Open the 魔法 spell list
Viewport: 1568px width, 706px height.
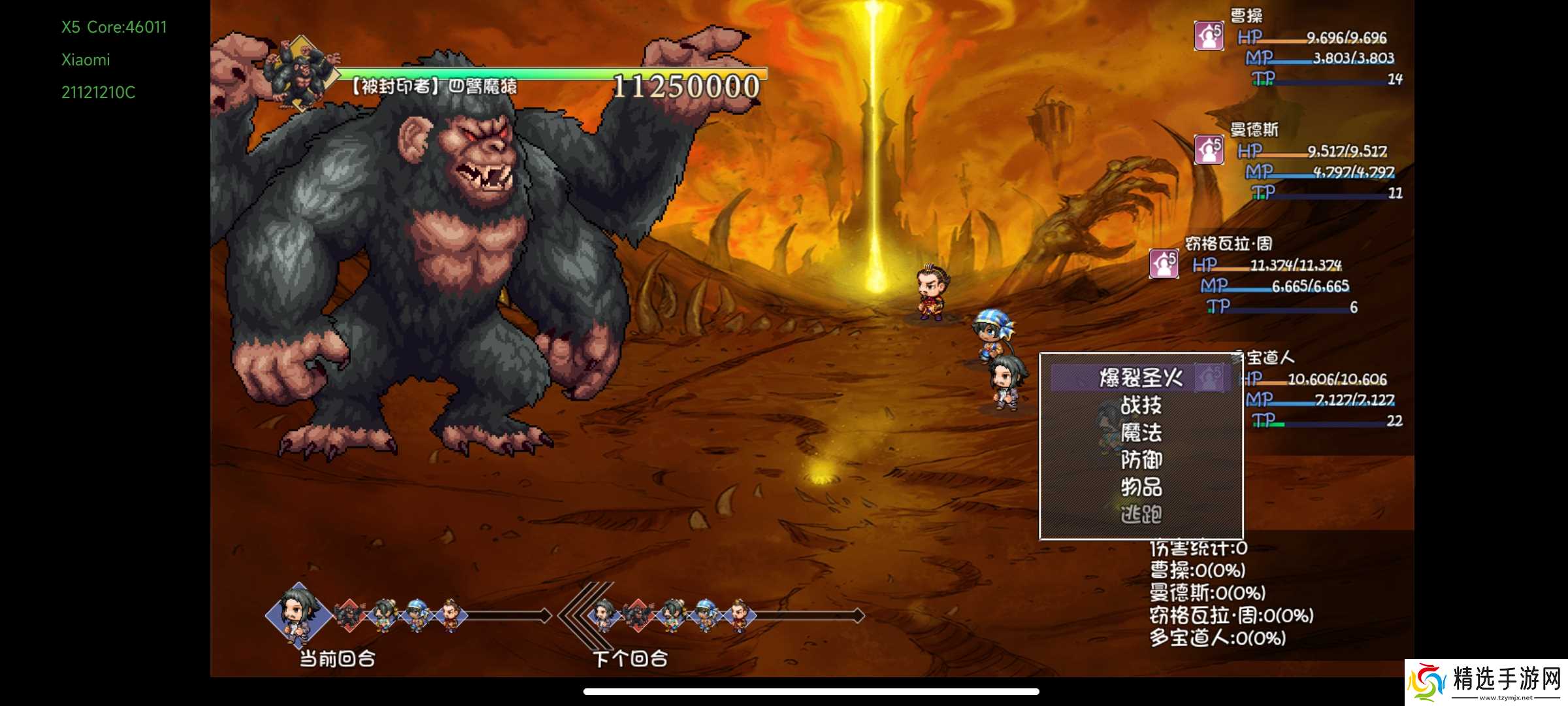1141,433
